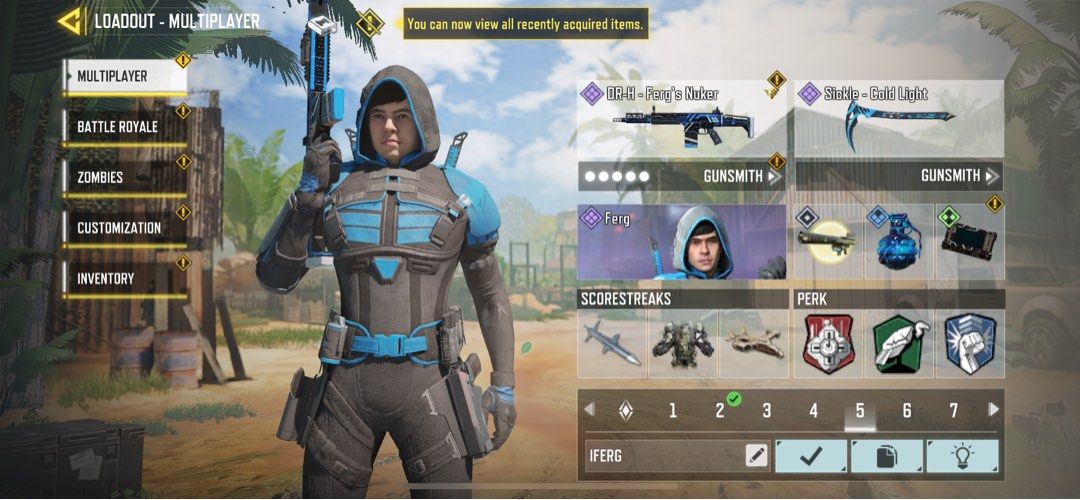Select the red perk icon
The height and width of the screenshot is (500, 1080).
coord(829,343)
